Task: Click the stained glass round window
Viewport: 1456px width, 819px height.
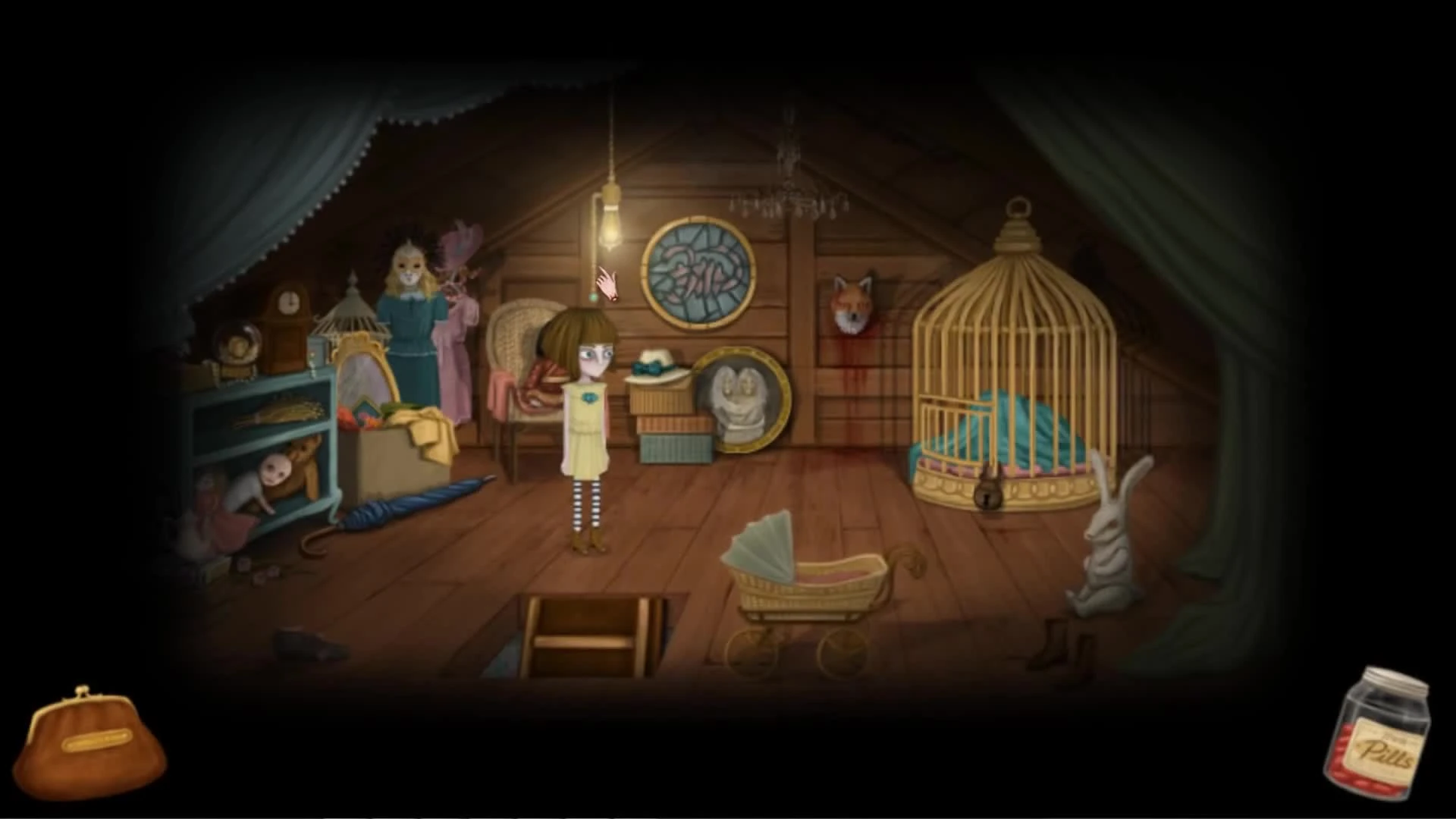Action: click(698, 273)
